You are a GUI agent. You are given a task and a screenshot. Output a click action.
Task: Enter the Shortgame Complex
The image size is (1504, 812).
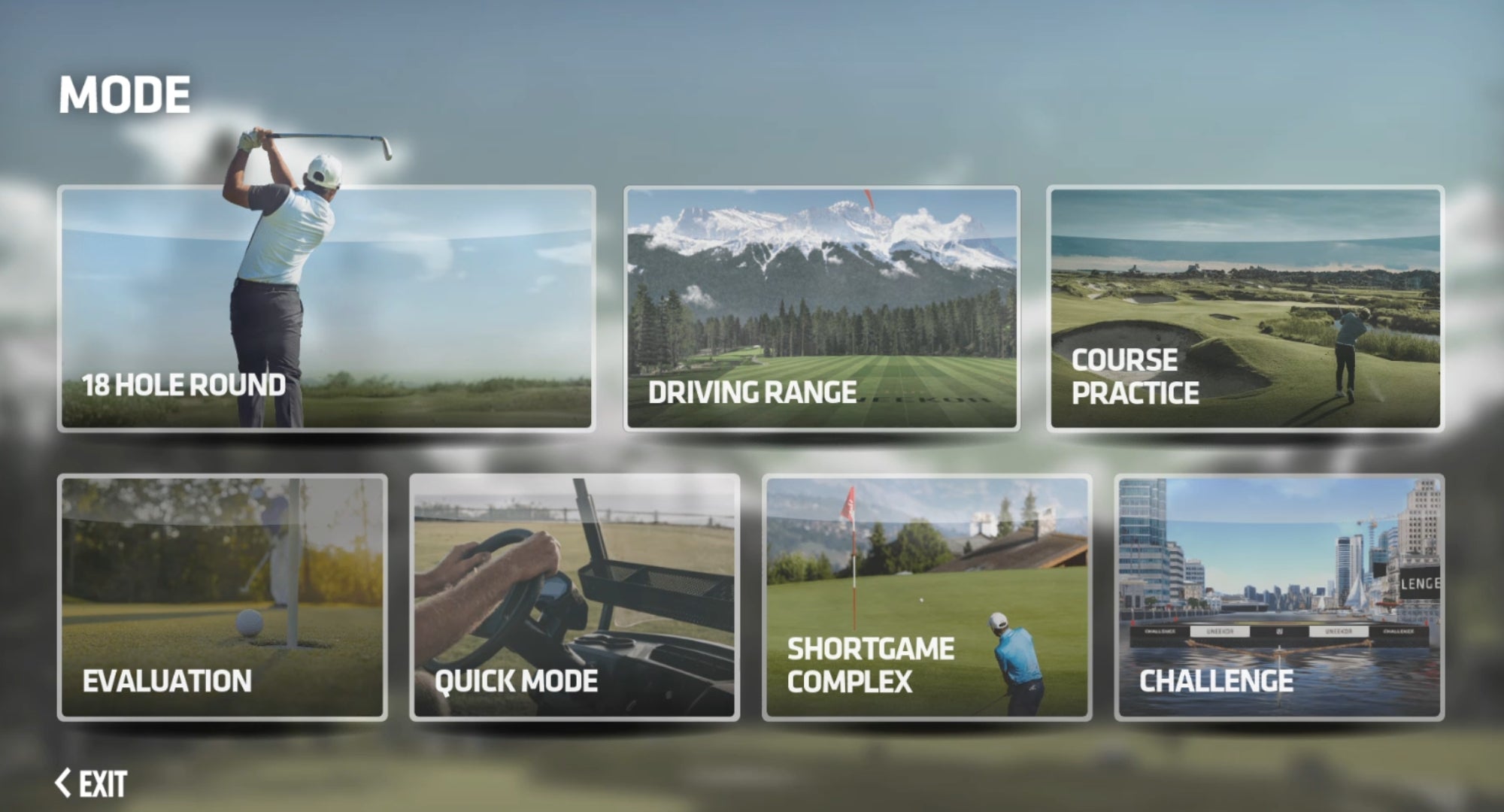927,598
